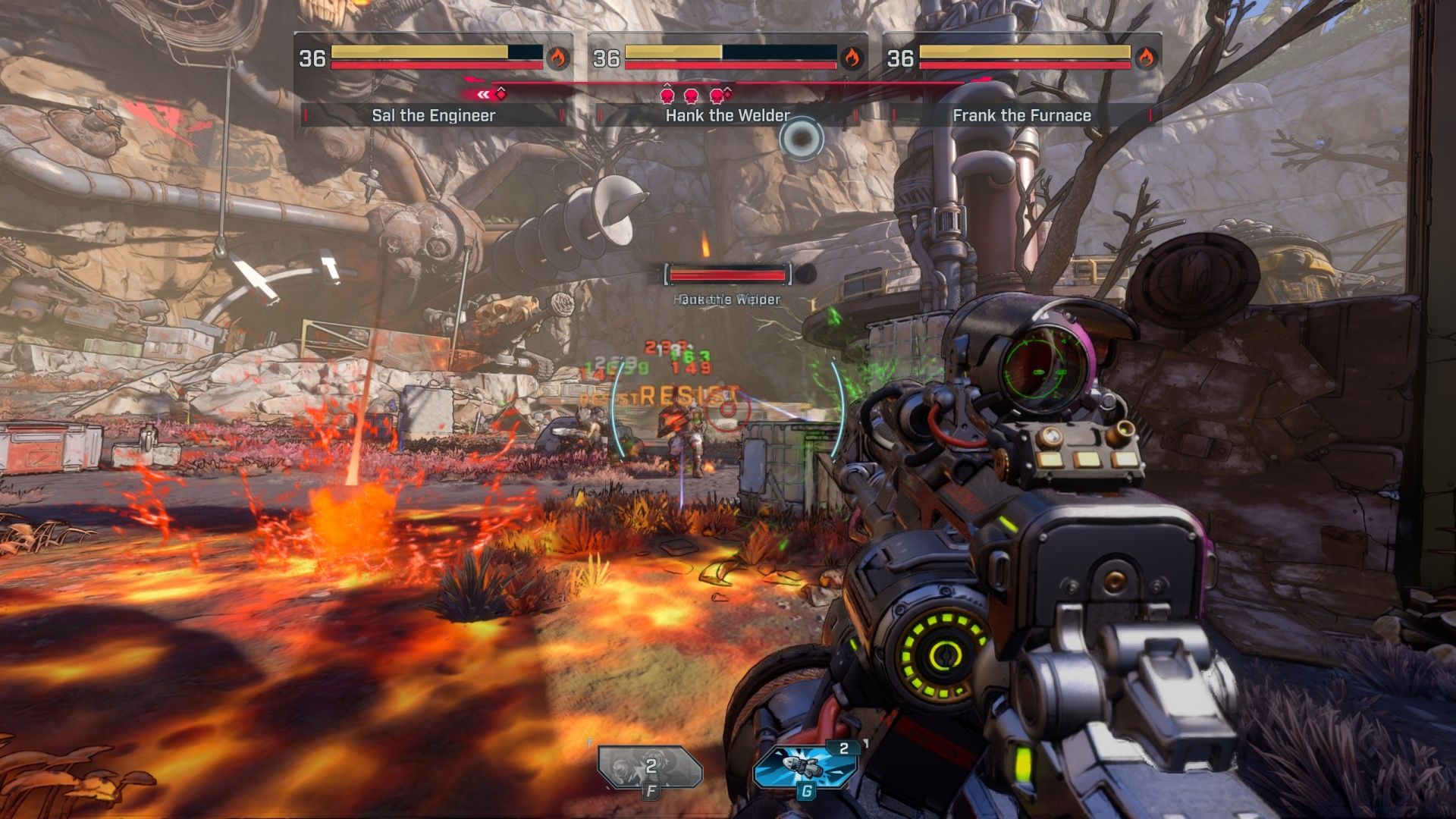Activate the greyed-out action skill on cooldown
Viewport: 1456px width, 819px height.
coord(650,768)
